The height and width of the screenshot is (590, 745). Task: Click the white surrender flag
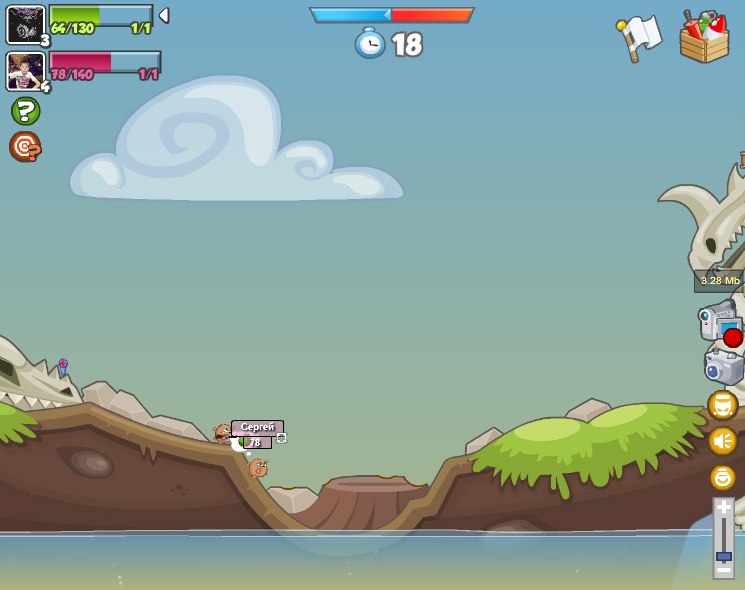640,36
